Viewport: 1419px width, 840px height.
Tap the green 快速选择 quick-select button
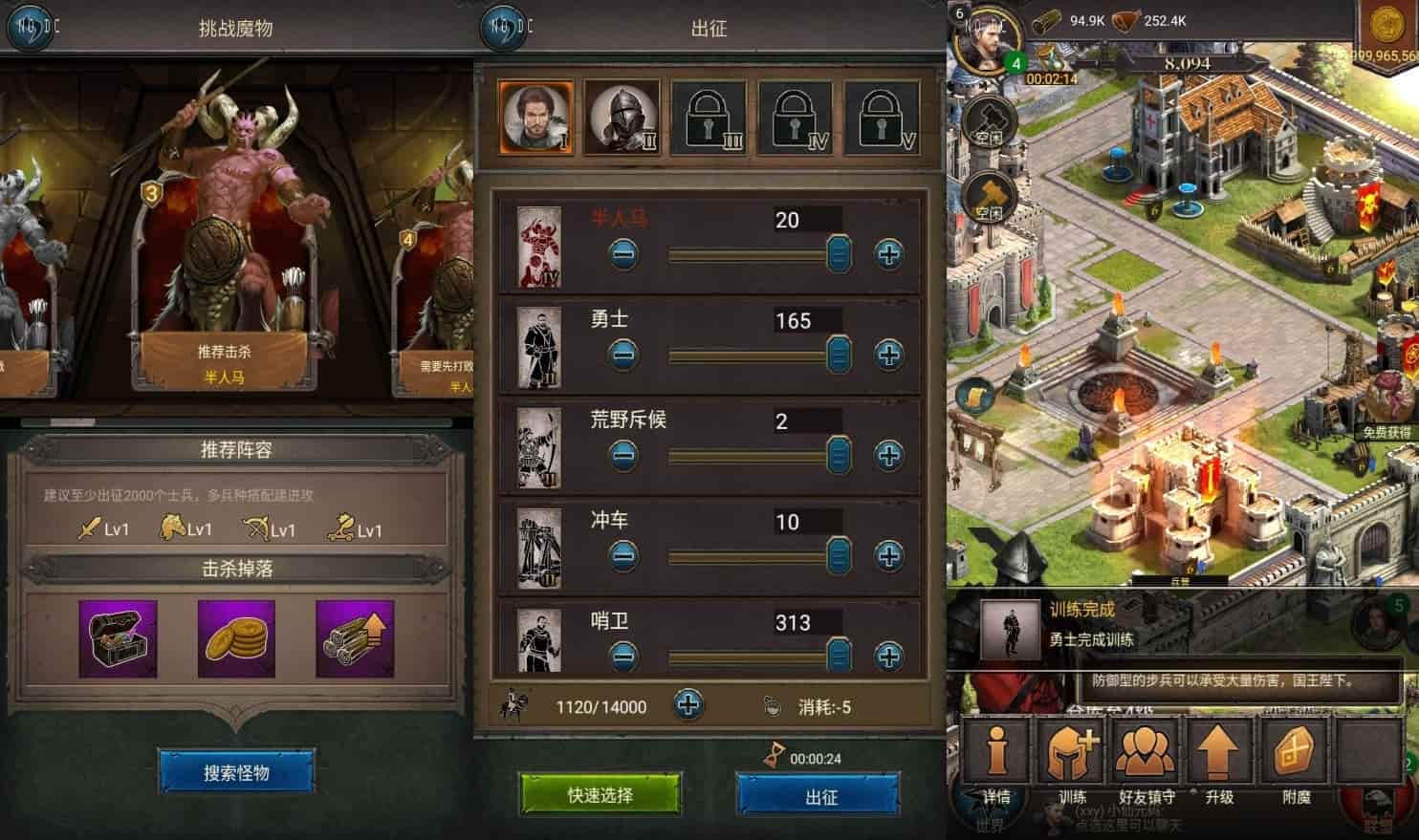(x=600, y=795)
